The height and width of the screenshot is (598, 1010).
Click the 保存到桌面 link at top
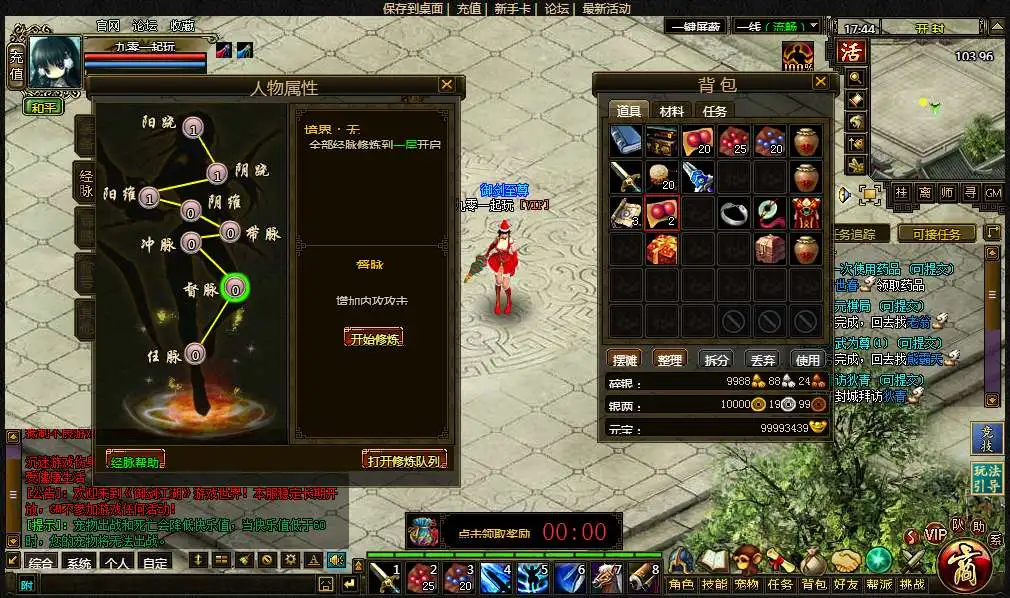414,8
